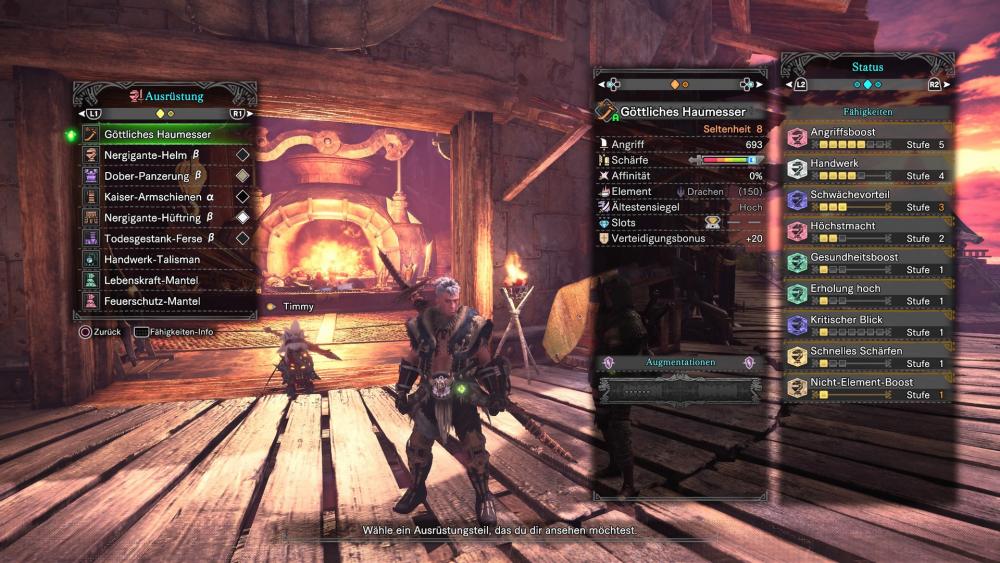This screenshot has height=563, width=1000.
Task: Choose the Kritischer Blick skill row
Action: tap(866, 325)
